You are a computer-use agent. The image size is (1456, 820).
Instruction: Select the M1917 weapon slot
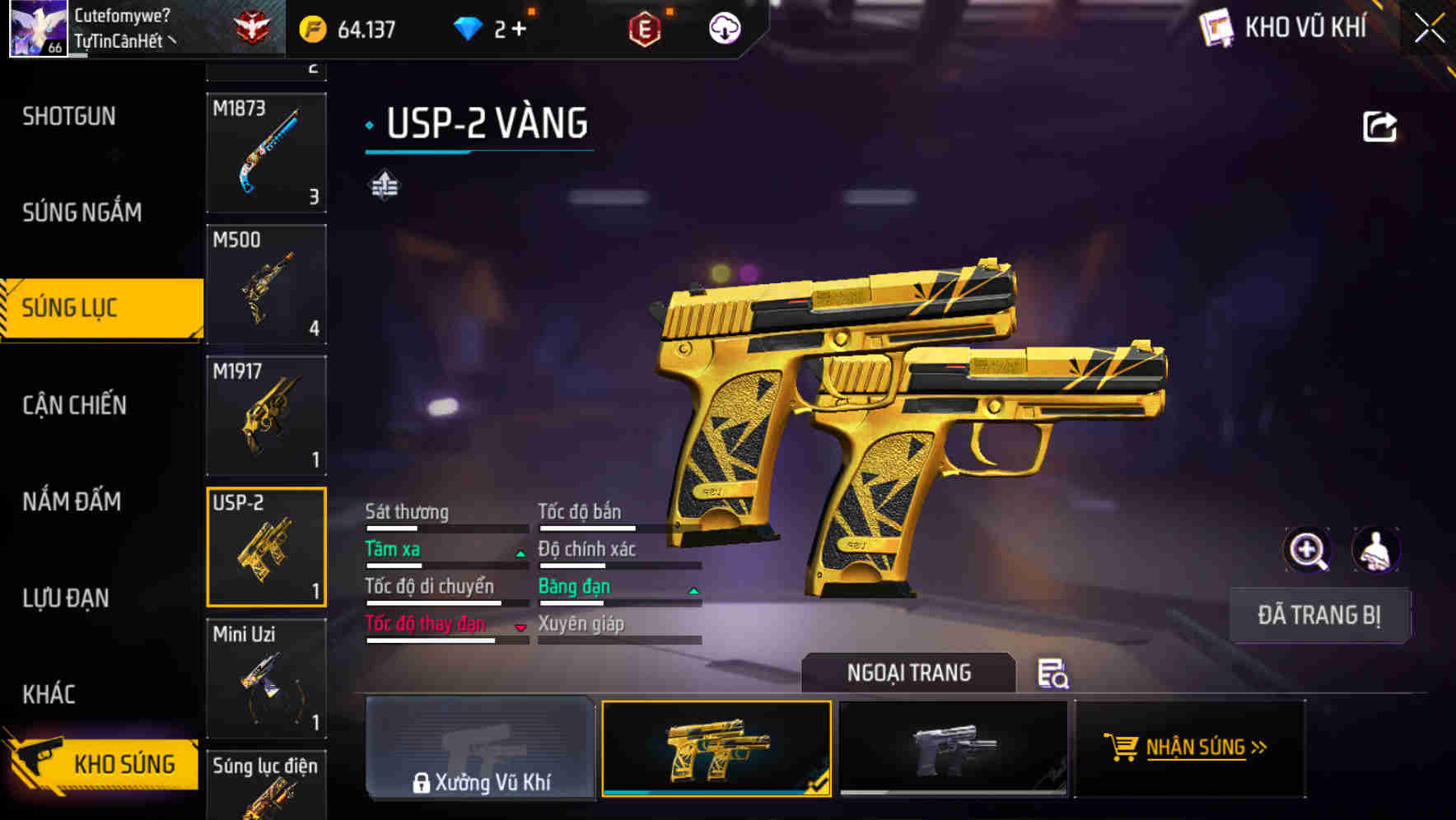pos(266,416)
